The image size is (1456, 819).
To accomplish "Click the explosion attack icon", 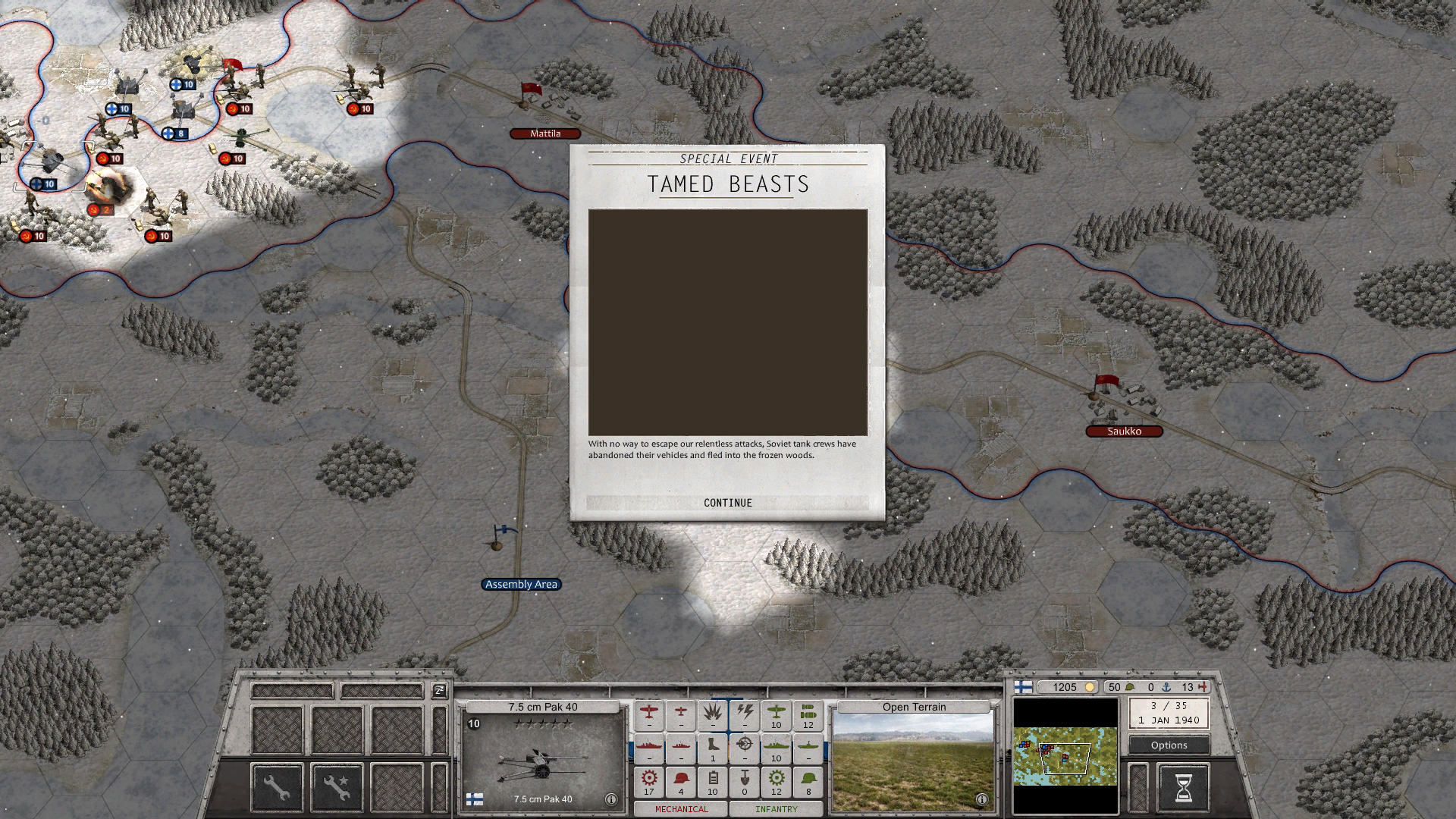I will pos(713,711).
